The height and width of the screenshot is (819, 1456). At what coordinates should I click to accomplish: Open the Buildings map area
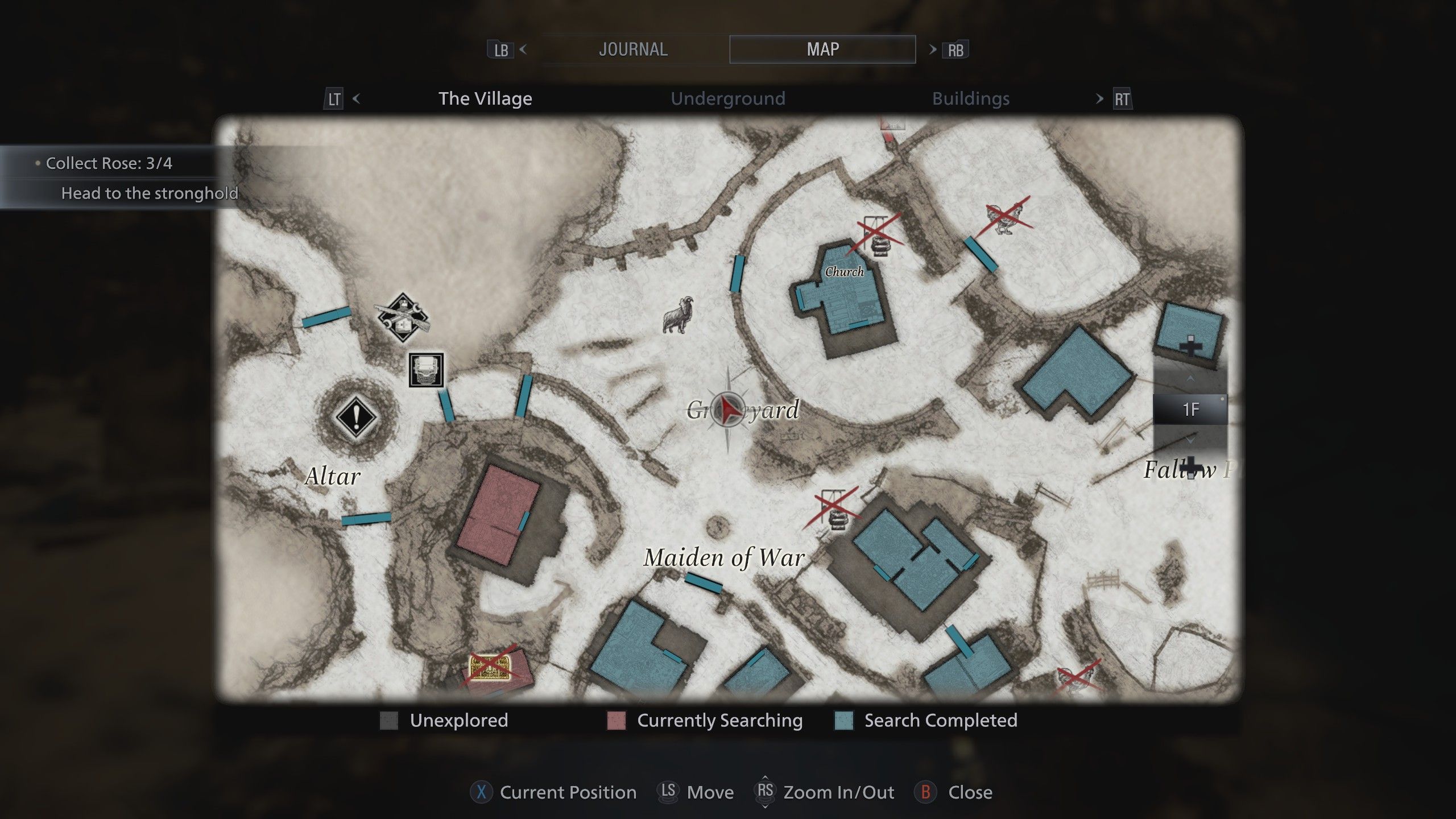(x=970, y=99)
